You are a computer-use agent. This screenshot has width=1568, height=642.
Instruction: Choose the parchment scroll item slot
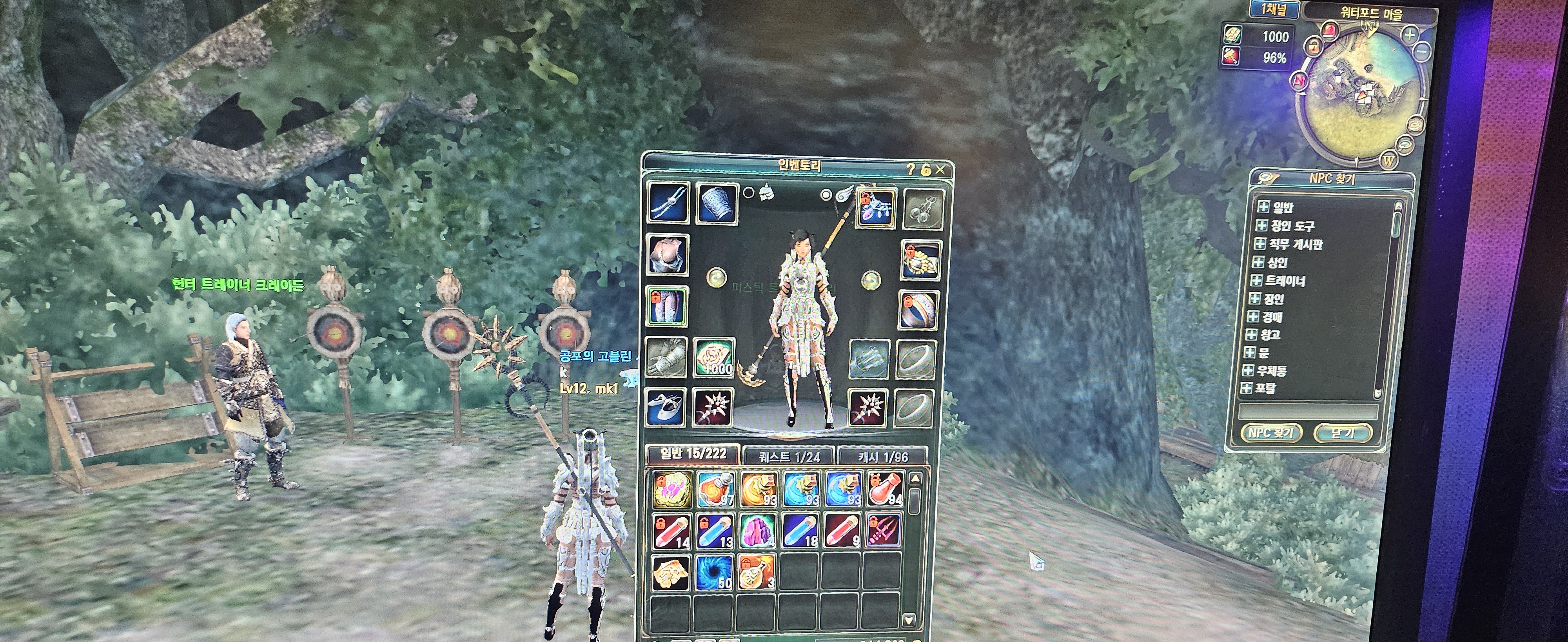tap(671, 573)
